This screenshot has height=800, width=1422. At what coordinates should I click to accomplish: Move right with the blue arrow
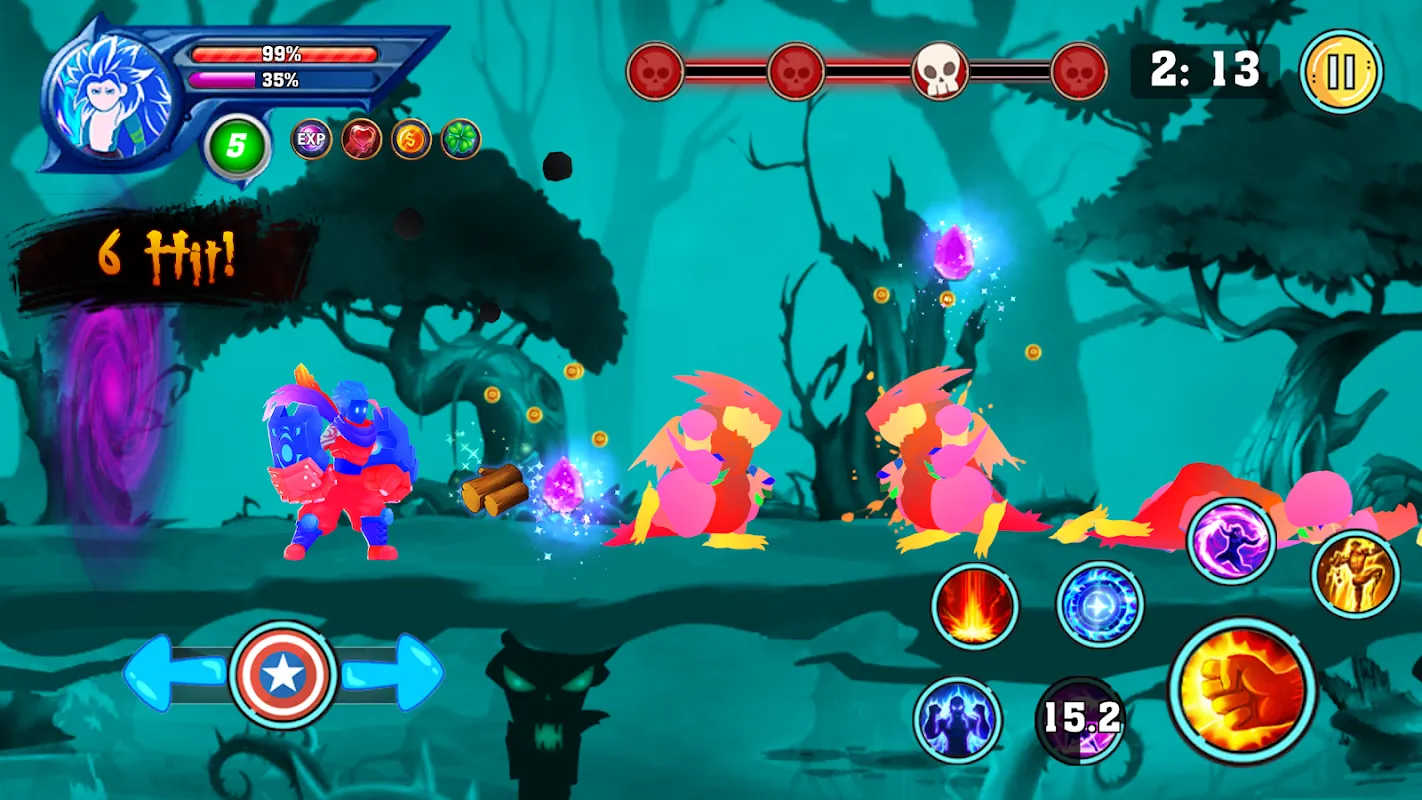397,673
